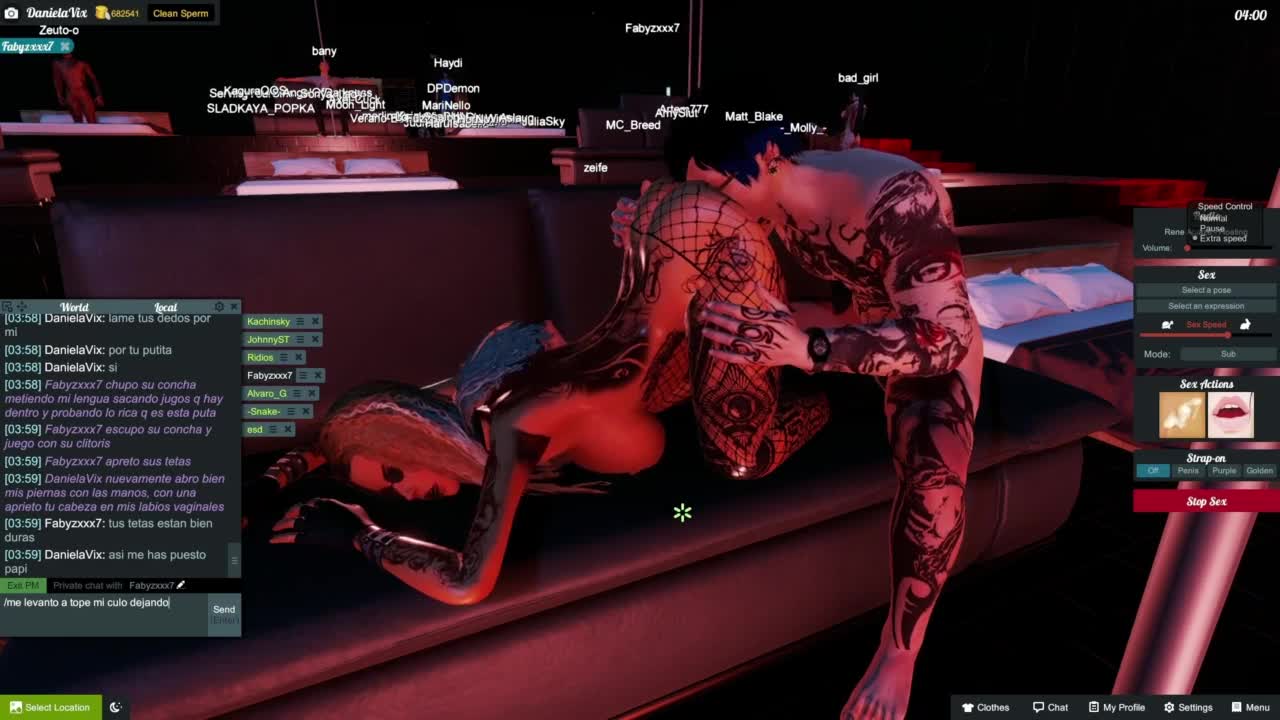This screenshot has width=1280, height=720.
Task: Send the typed chat message
Action: coord(224,610)
